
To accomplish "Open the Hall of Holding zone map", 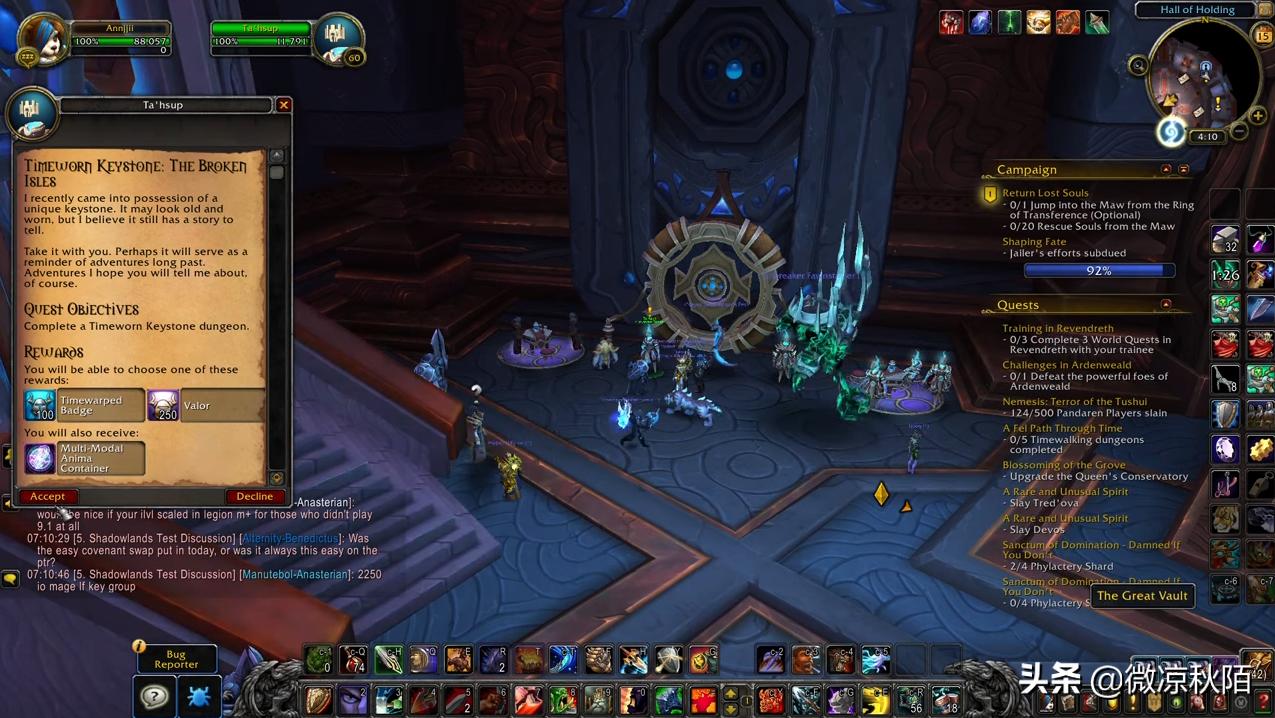I will point(1197,10).
